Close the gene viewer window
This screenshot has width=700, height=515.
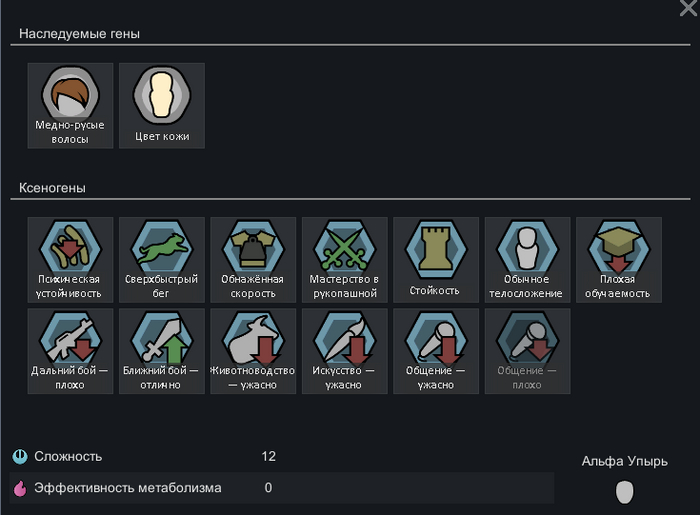point(687,9)
